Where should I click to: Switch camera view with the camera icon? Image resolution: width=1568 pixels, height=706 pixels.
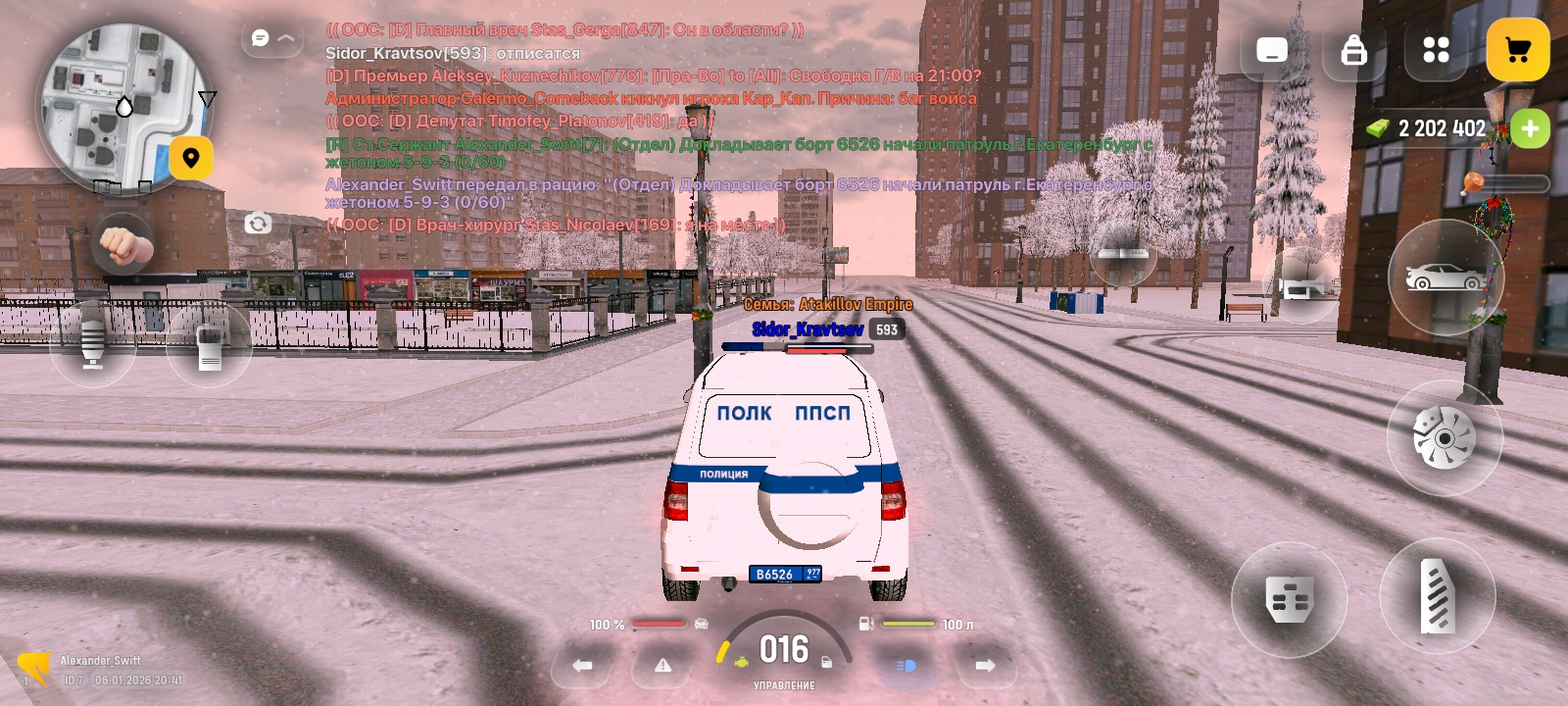tap(258, 224)
